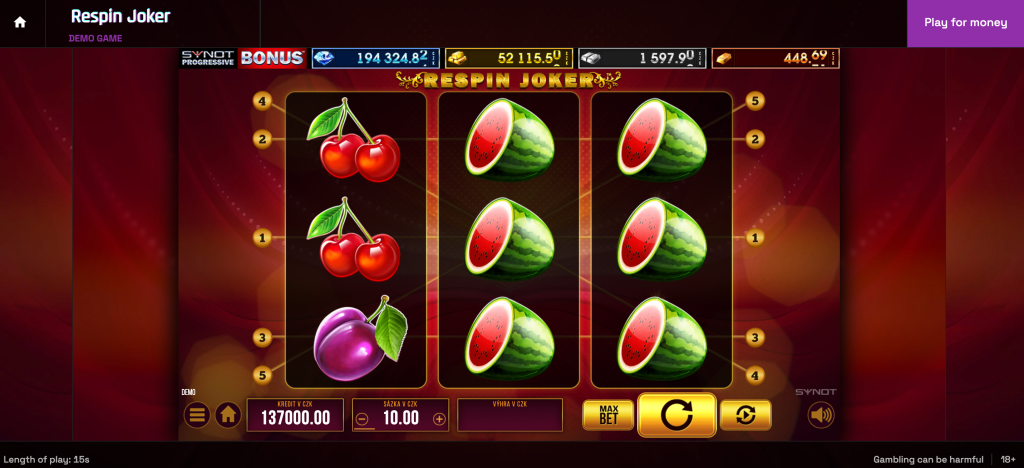The image size is (1024, 468).
Task: Set the wager with MAX BET
Action: pyautogui.click(x=608, y=415)
